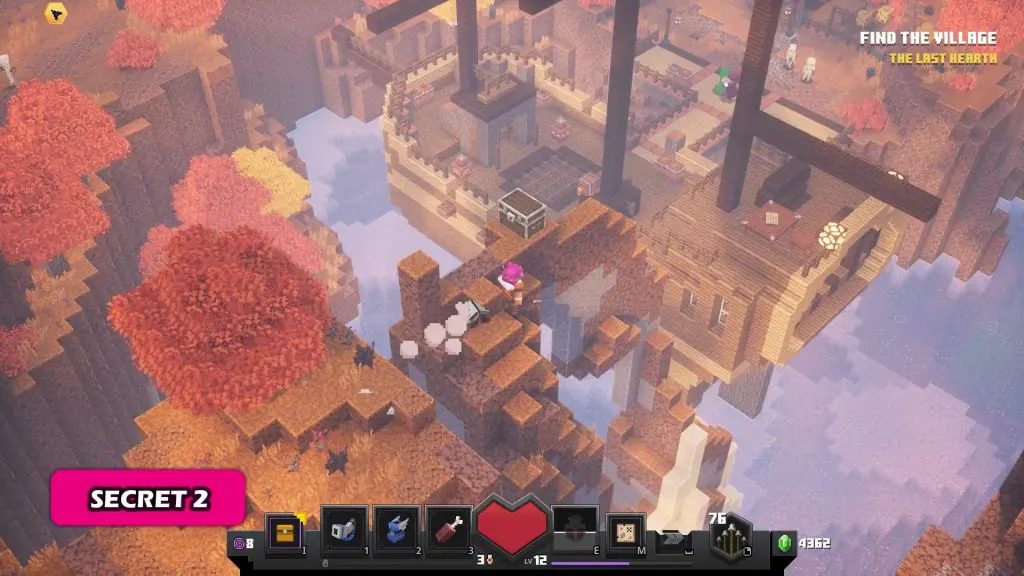Use the second artifact in the hotbar
This screenshot has height=576, width=1024.
point(396,530)
